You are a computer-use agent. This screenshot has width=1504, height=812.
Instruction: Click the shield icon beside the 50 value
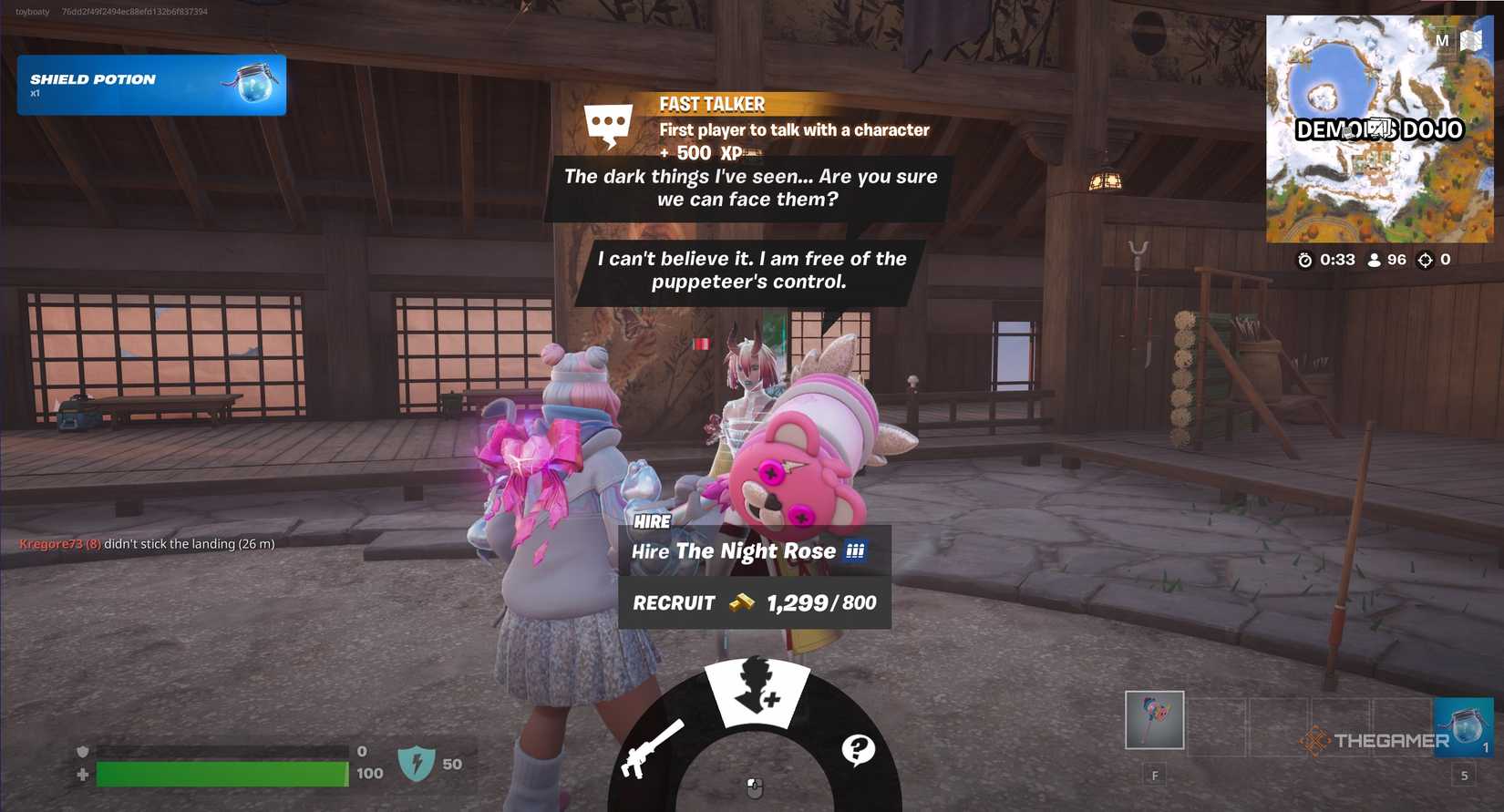tap(417, 764)
